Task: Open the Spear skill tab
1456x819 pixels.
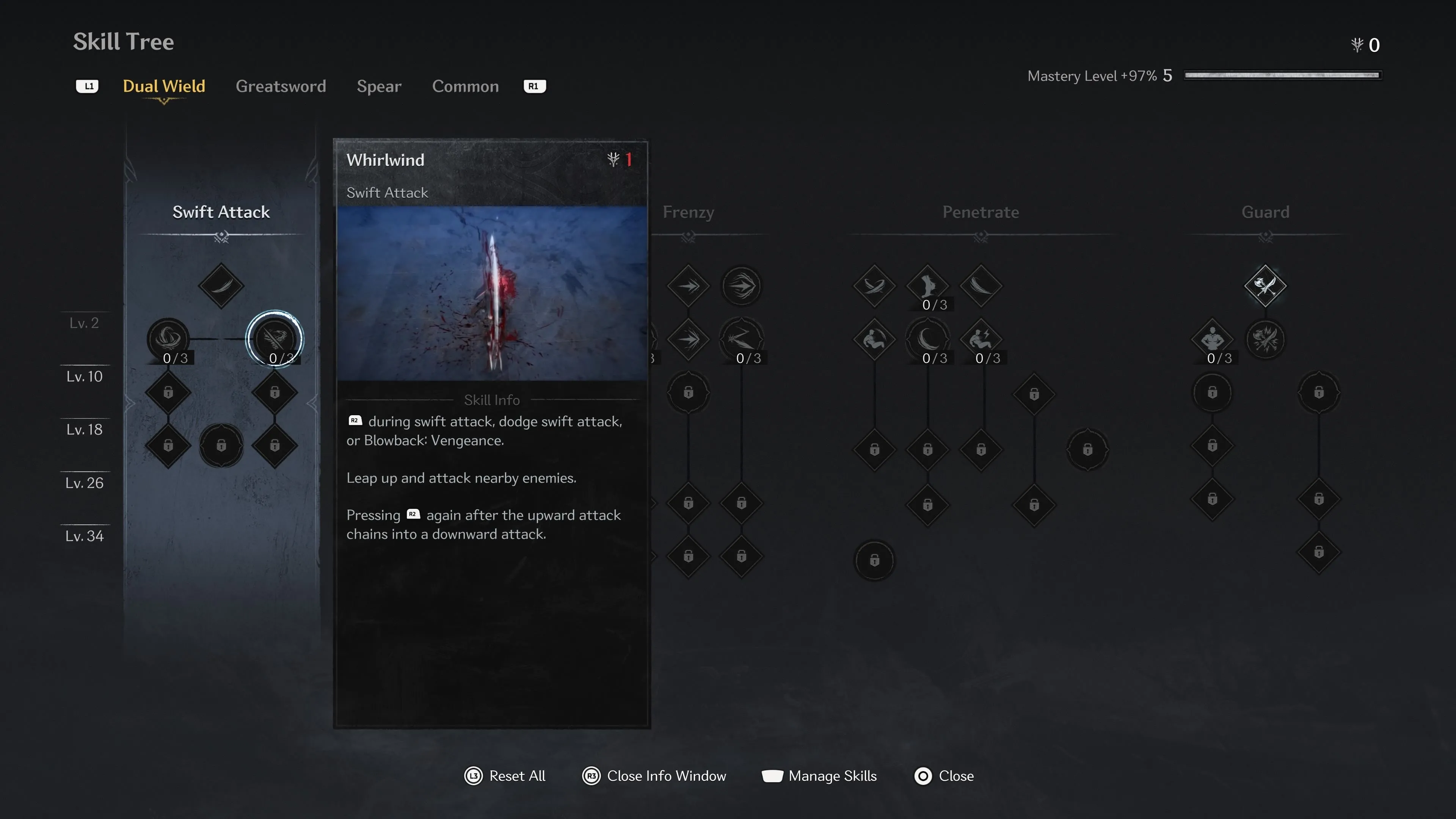Action: coord(379,86)
